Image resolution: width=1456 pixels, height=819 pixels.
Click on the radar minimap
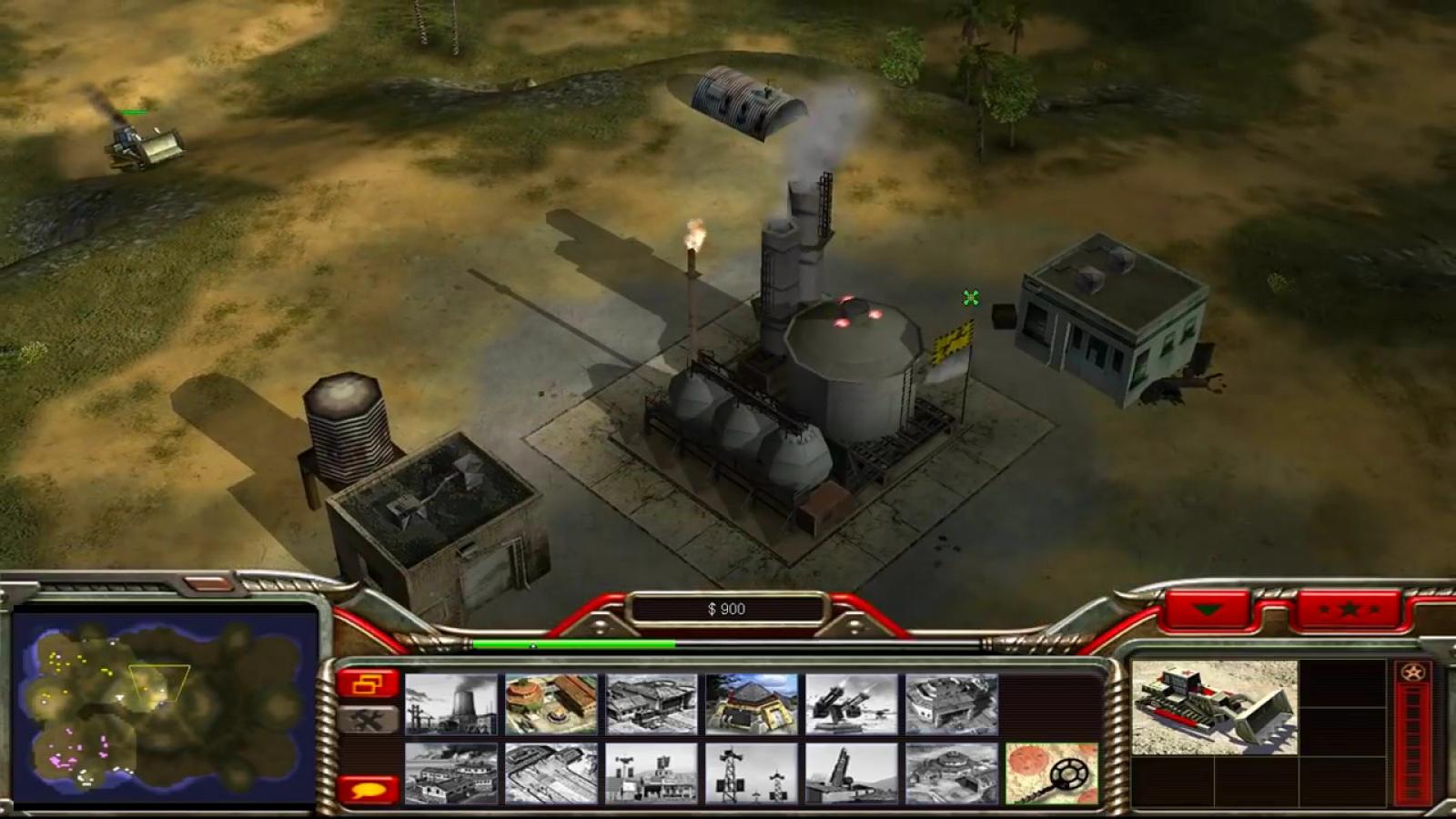(165, 707)
